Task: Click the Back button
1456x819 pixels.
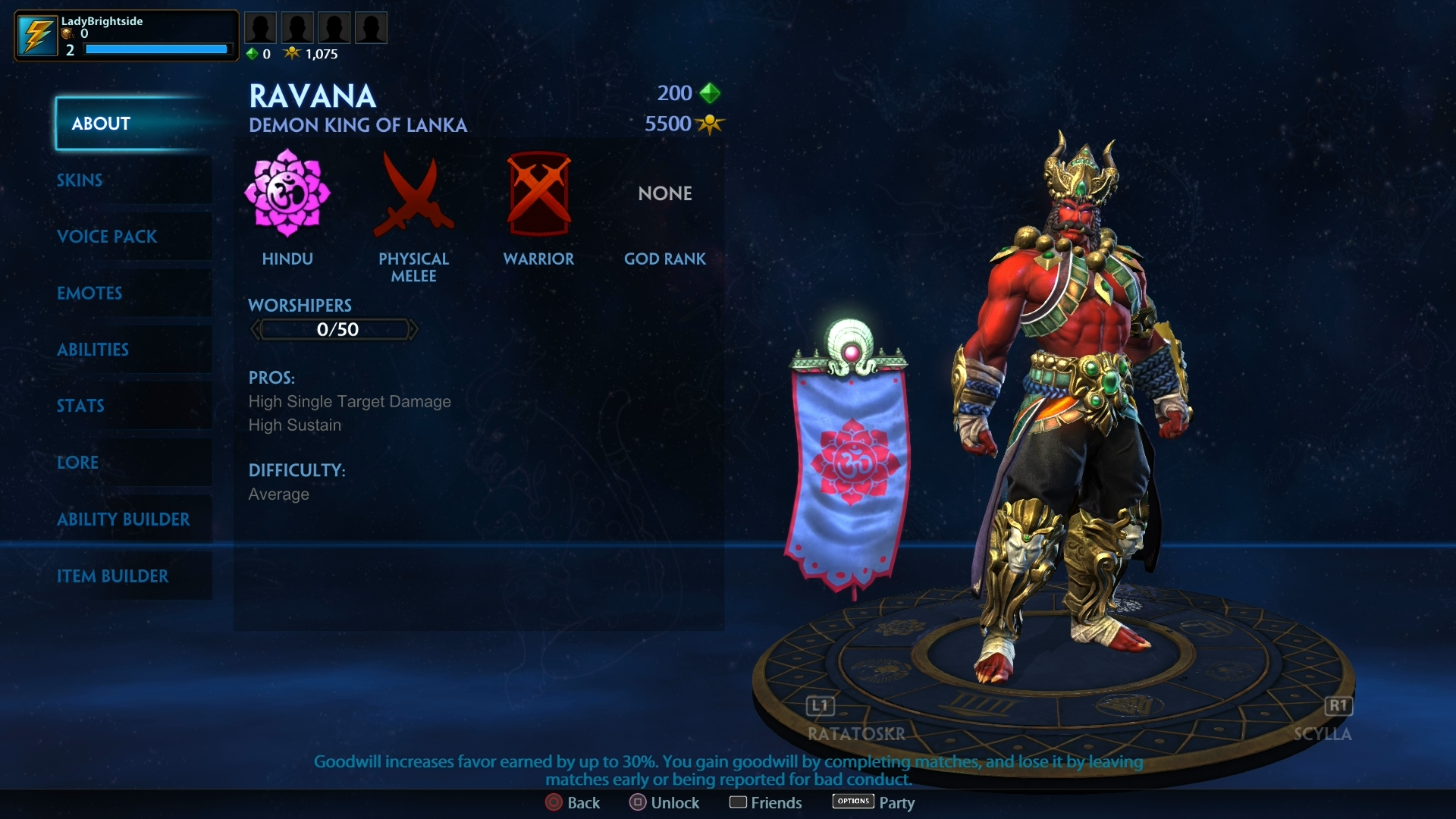Action: pos(573,802)
